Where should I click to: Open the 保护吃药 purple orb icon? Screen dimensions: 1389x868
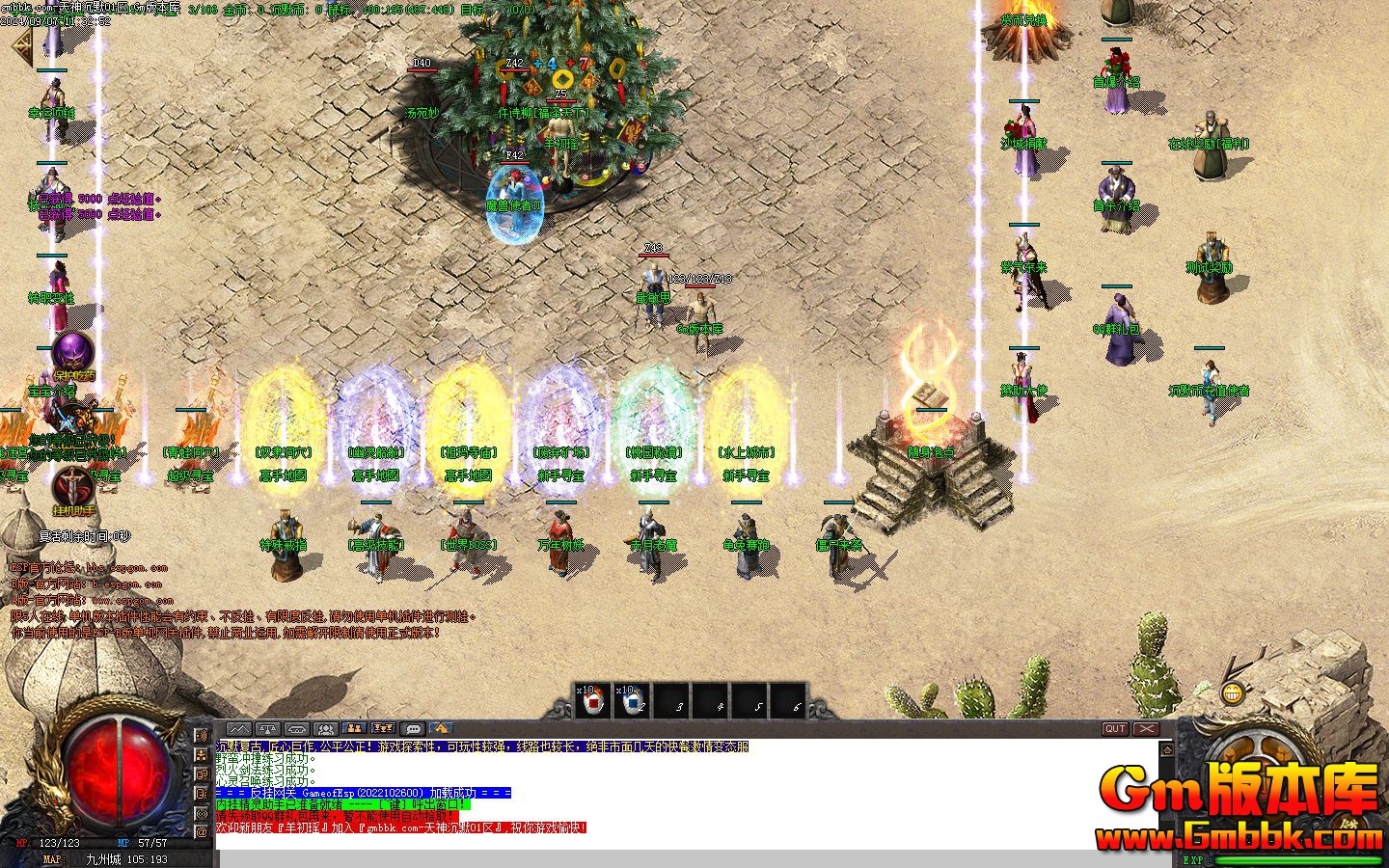tap(72, 353)
